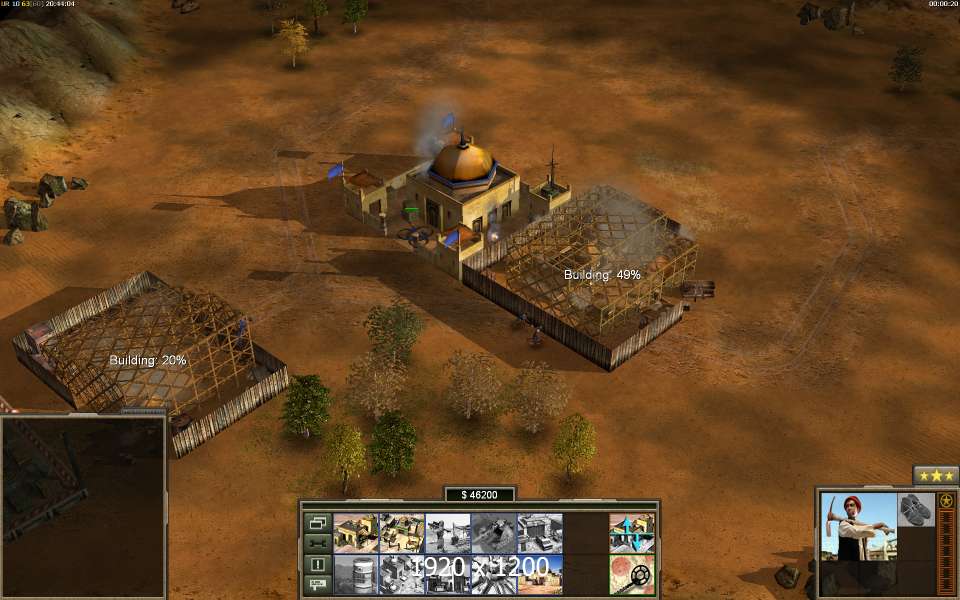This screenshot has width=960, height=600.
Task: Click the overlapping windows button
Action: 317,523
